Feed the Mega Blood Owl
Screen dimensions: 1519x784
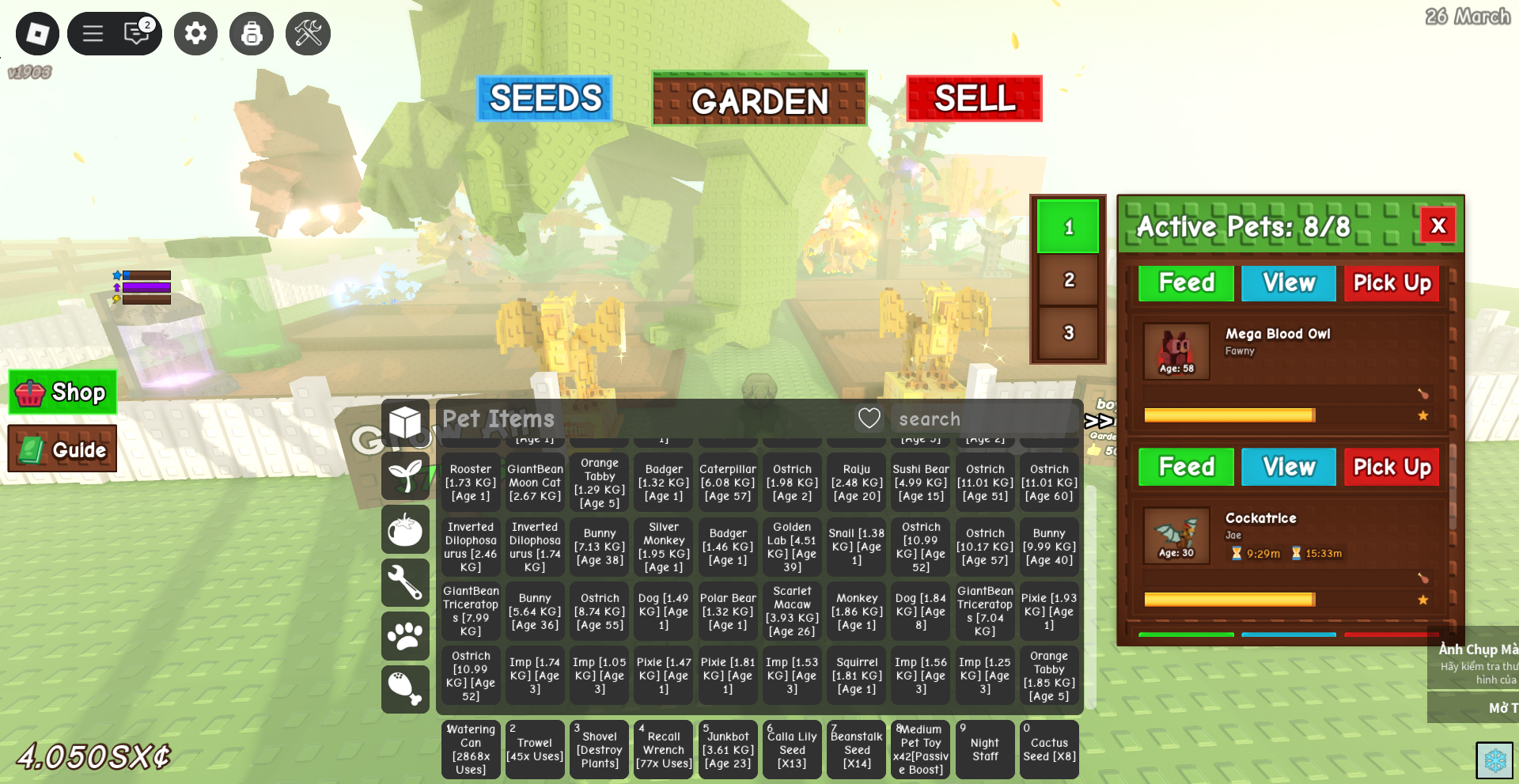click(x=1185, y=283)
